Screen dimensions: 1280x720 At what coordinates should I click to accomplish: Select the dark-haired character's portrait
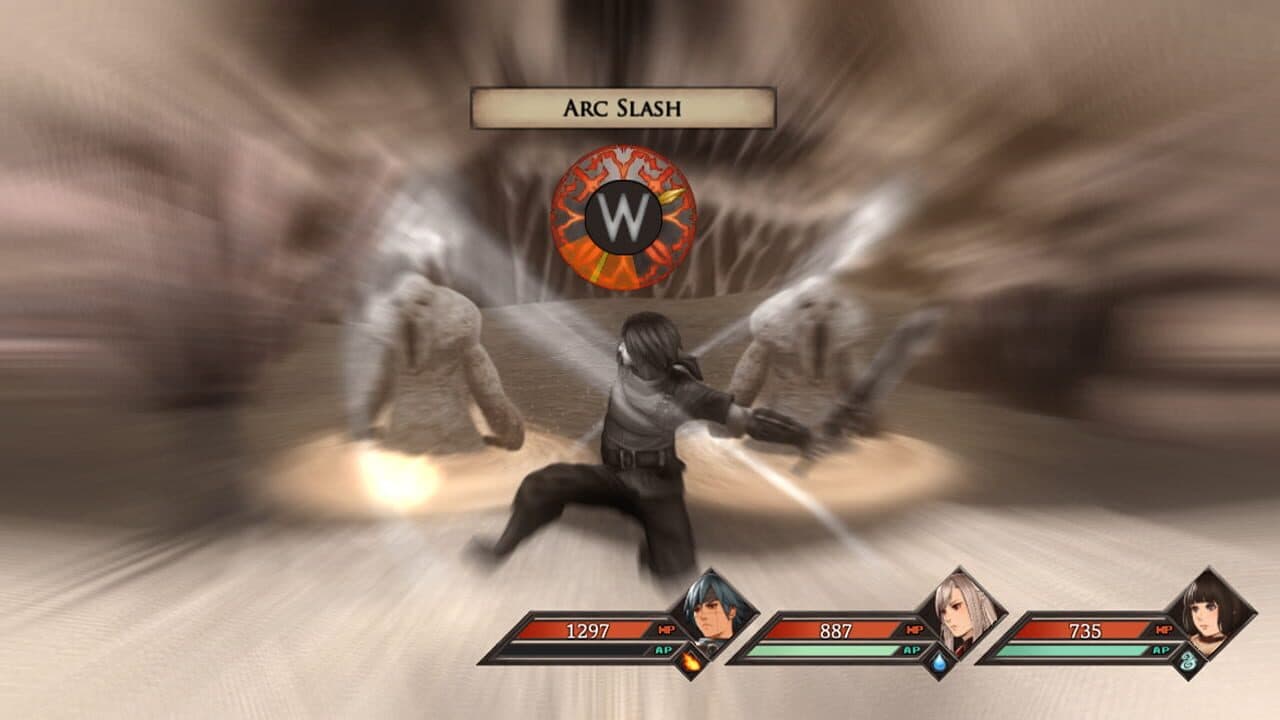click(1209, 612)
